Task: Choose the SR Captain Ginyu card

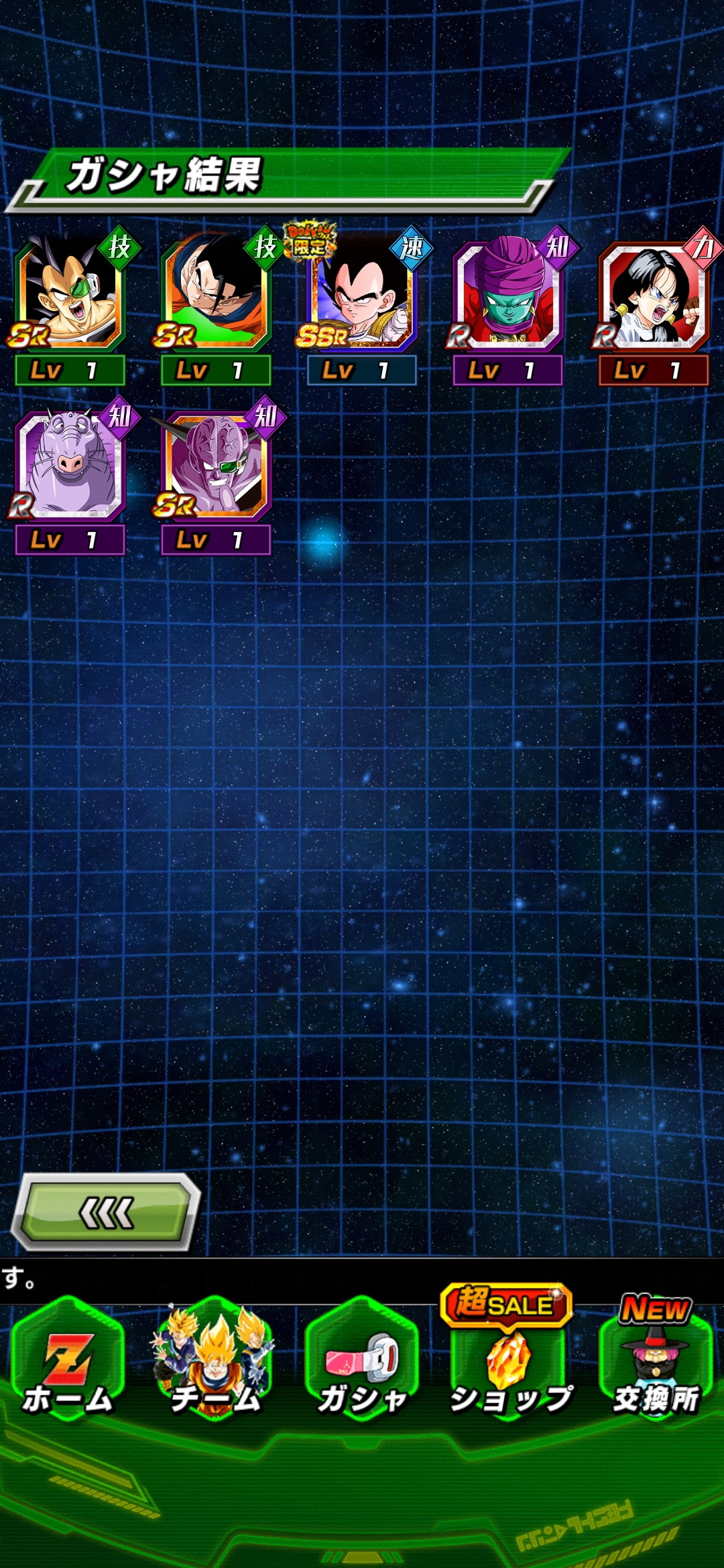Action: 216,465
